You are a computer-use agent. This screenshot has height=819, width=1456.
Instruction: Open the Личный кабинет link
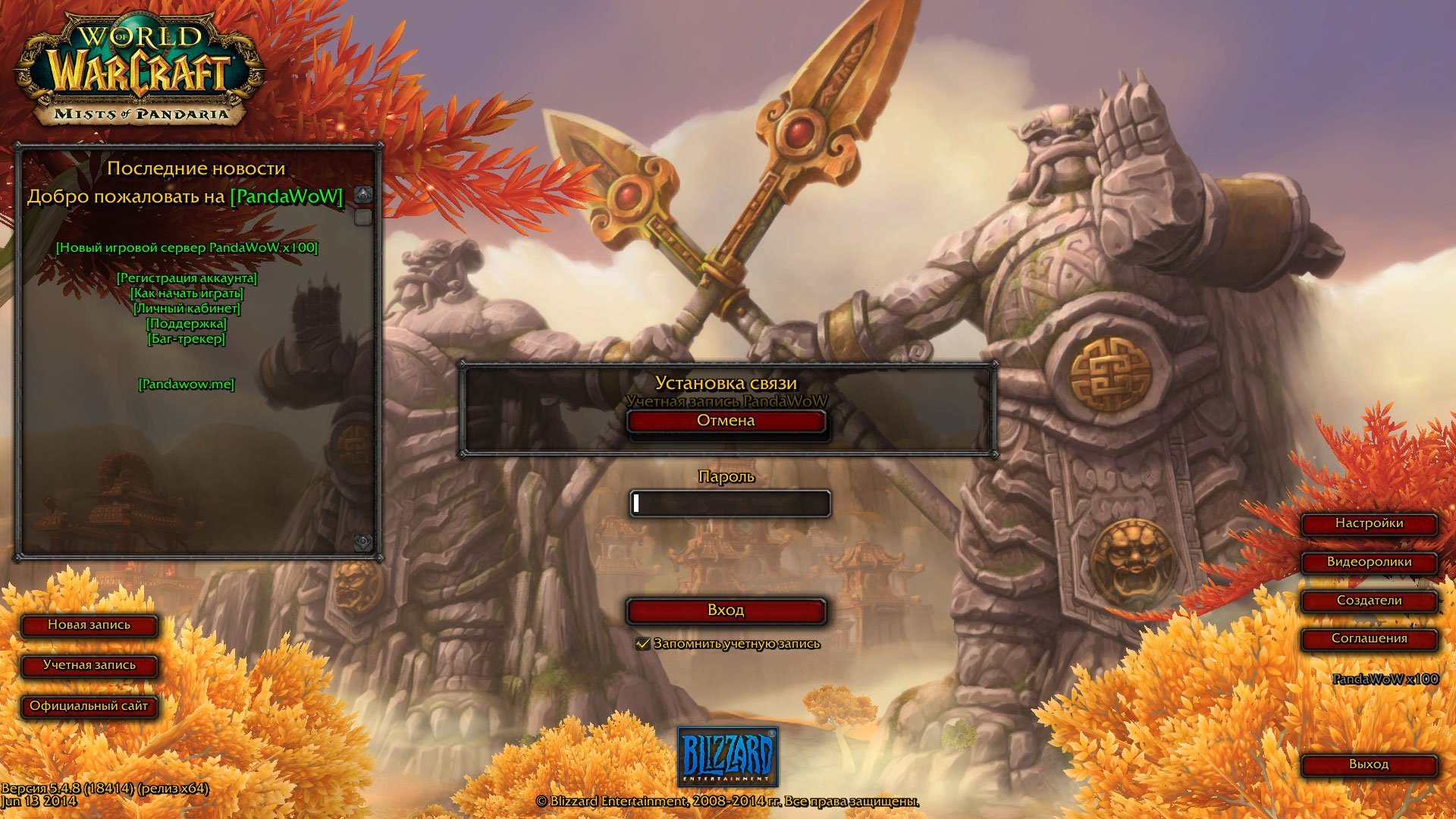point(187,309)
